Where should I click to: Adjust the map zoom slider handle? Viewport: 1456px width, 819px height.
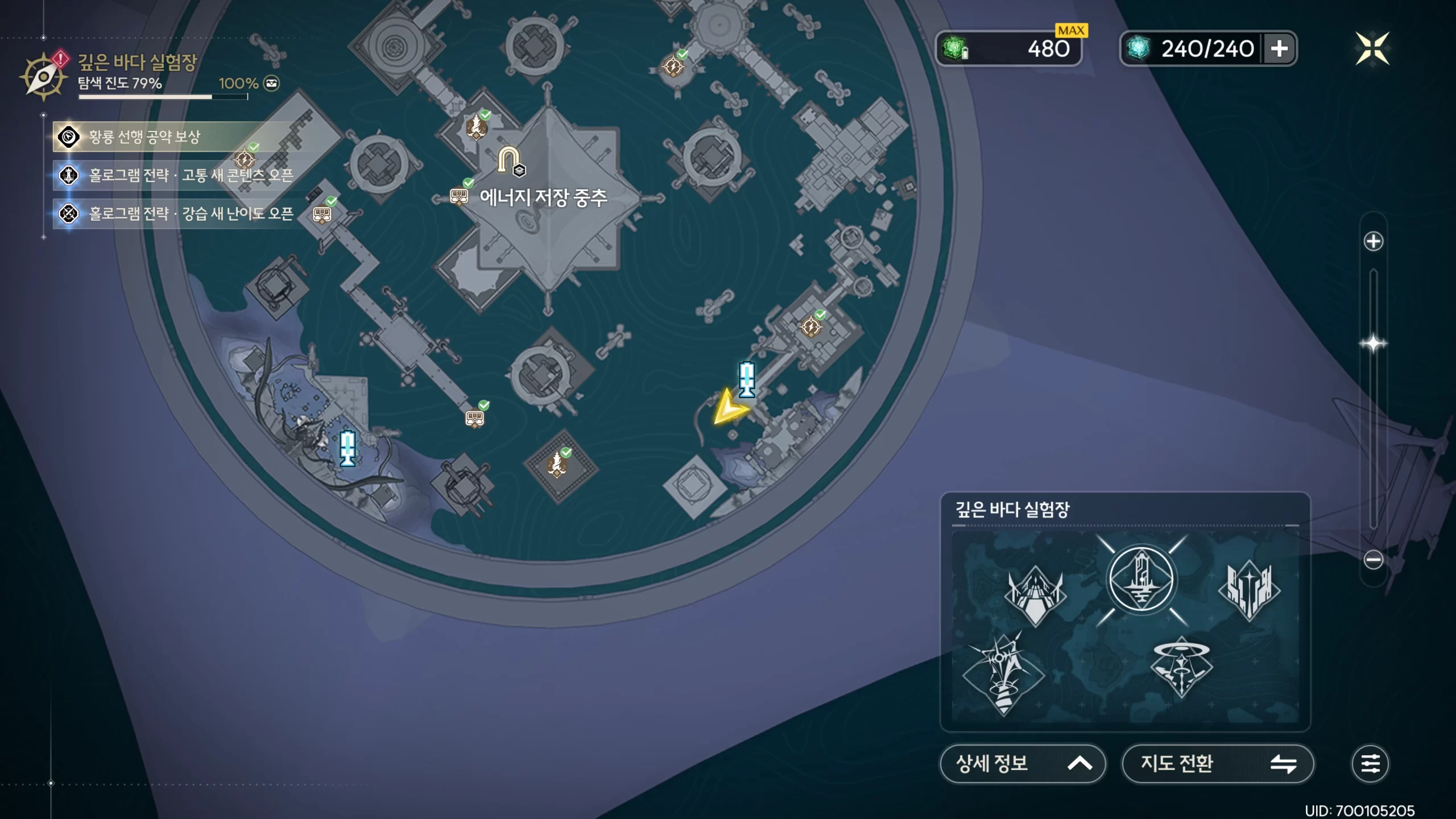[1373, 344]
